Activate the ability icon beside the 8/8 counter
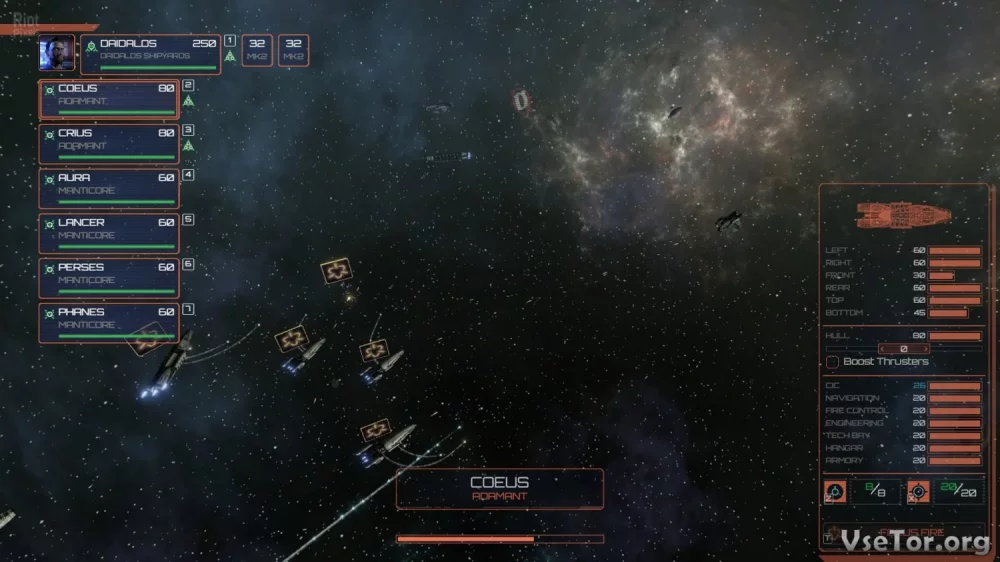Screen dimensions: 1000x562 (x=835, y=491)
